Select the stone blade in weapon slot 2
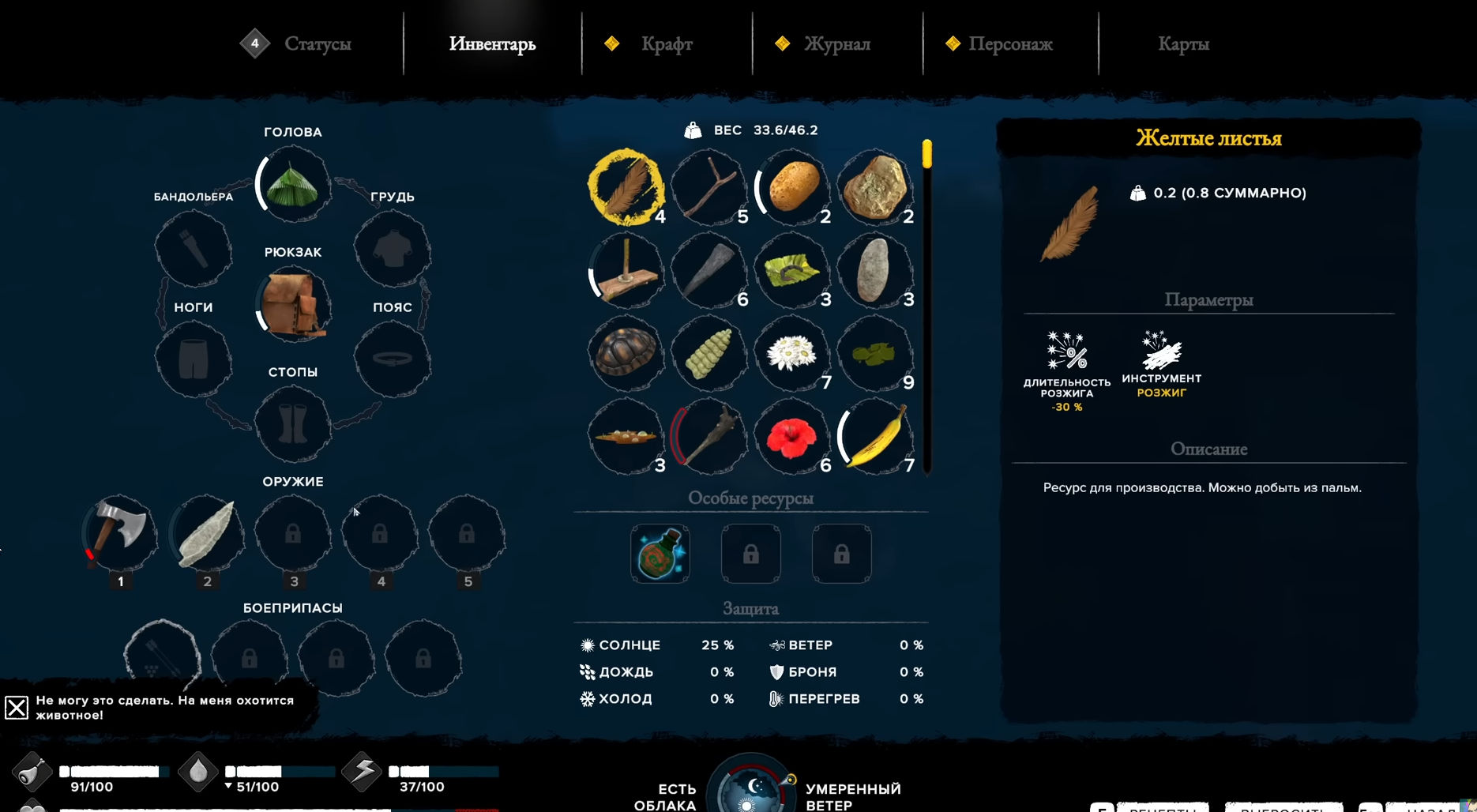Screen dimensions: 1477x812 pyautogui.click(x=207, y=534)
